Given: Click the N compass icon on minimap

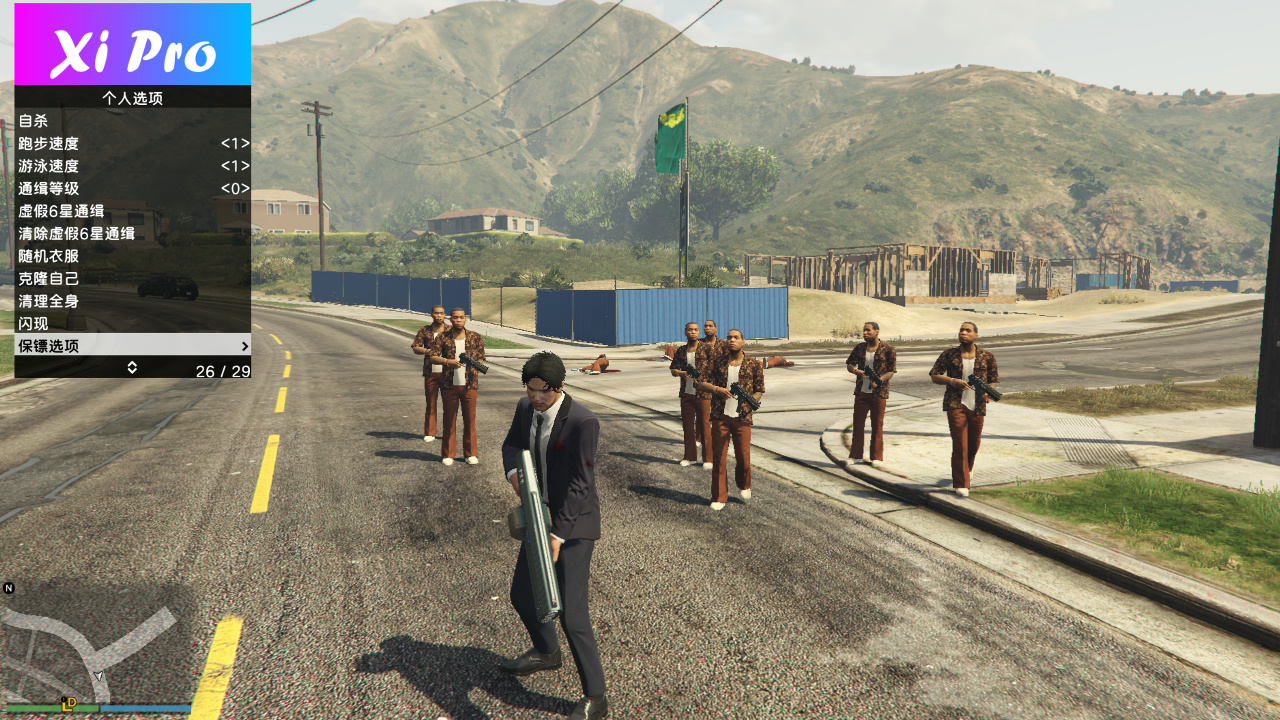Looking at the screenshot, I should tap(10, 590).
